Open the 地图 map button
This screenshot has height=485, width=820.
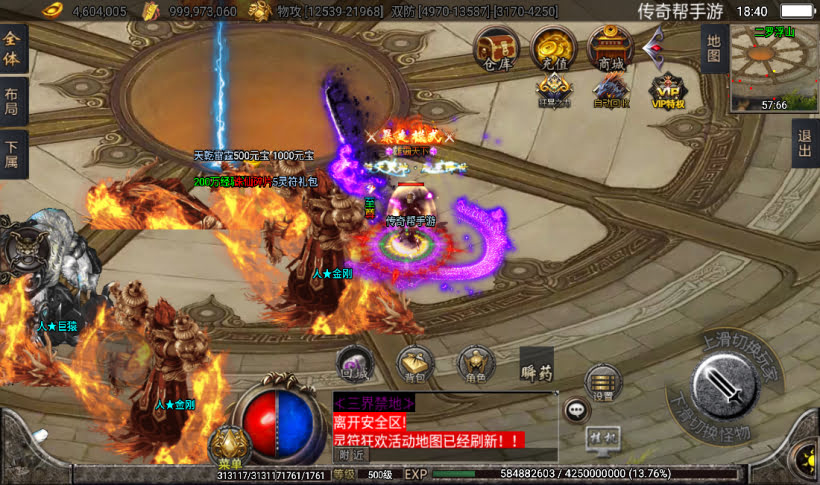tap(713, 48)
